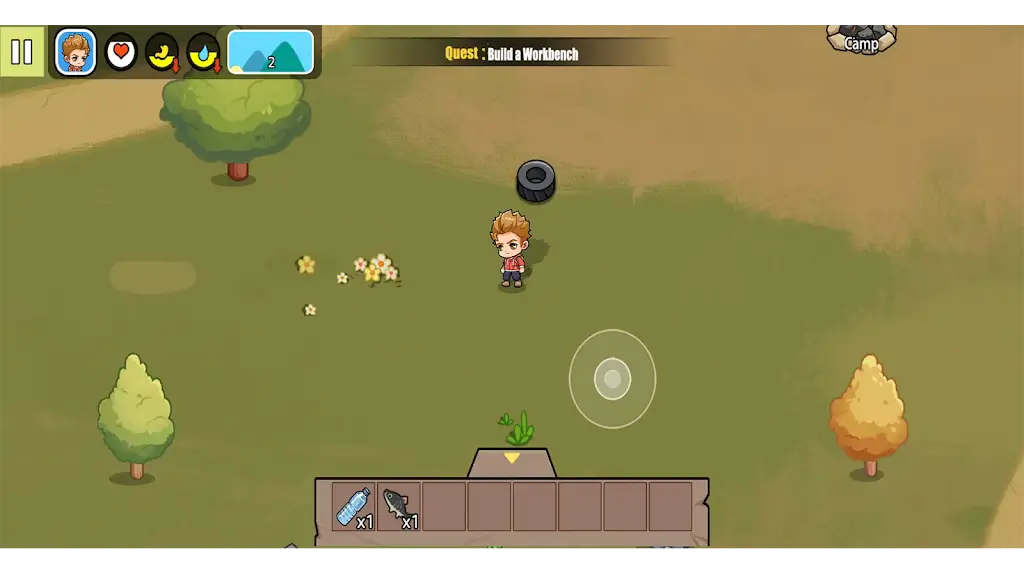The height and width of the screenshot is (576, 1024).
Task: Tap the hunger status icon
Action: point(162,52)
